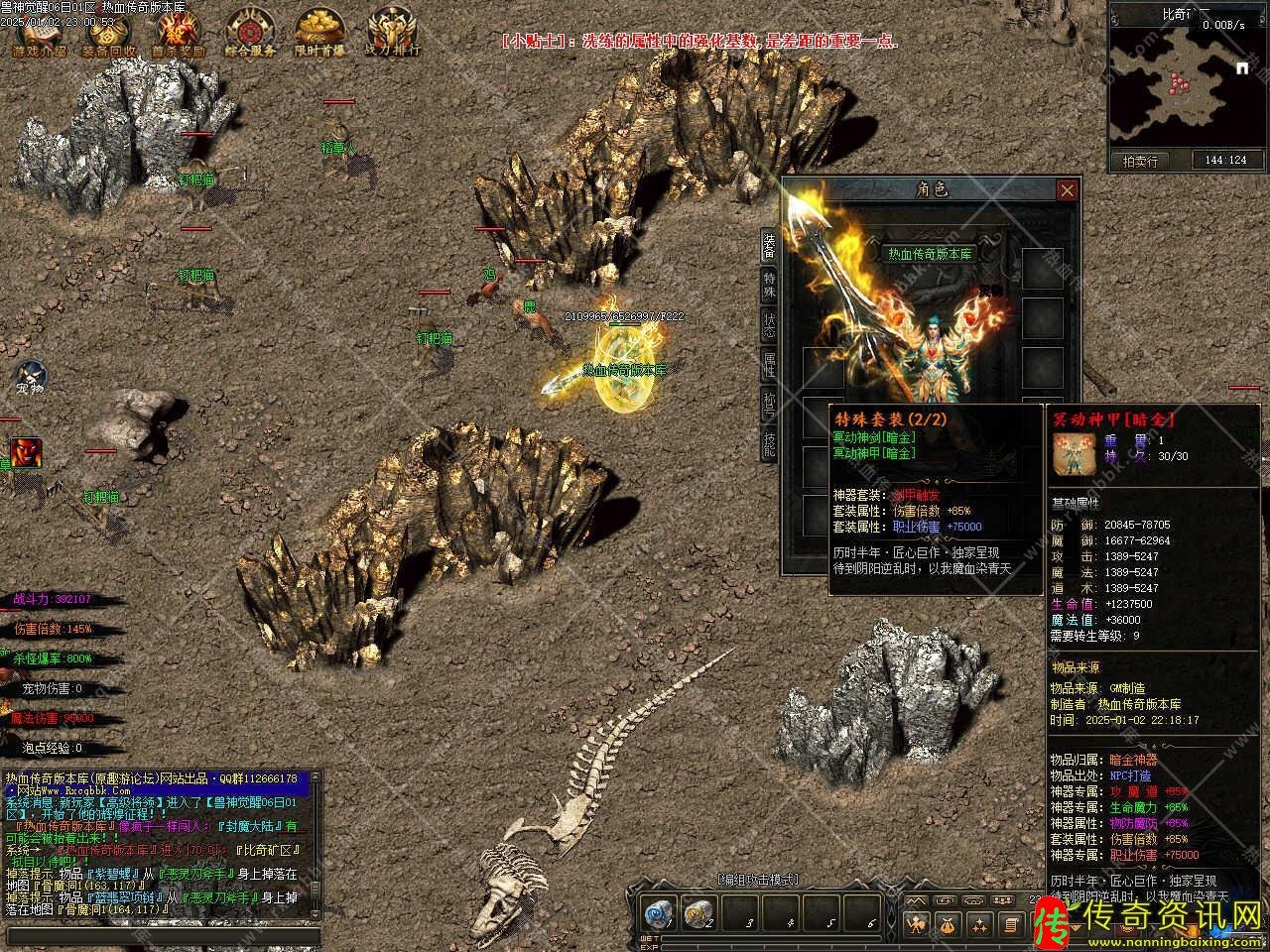The height and width of the screenshot is (952, 1270).
Task: Open the 限时首爆 limited-time event
Action: [319, 33]
